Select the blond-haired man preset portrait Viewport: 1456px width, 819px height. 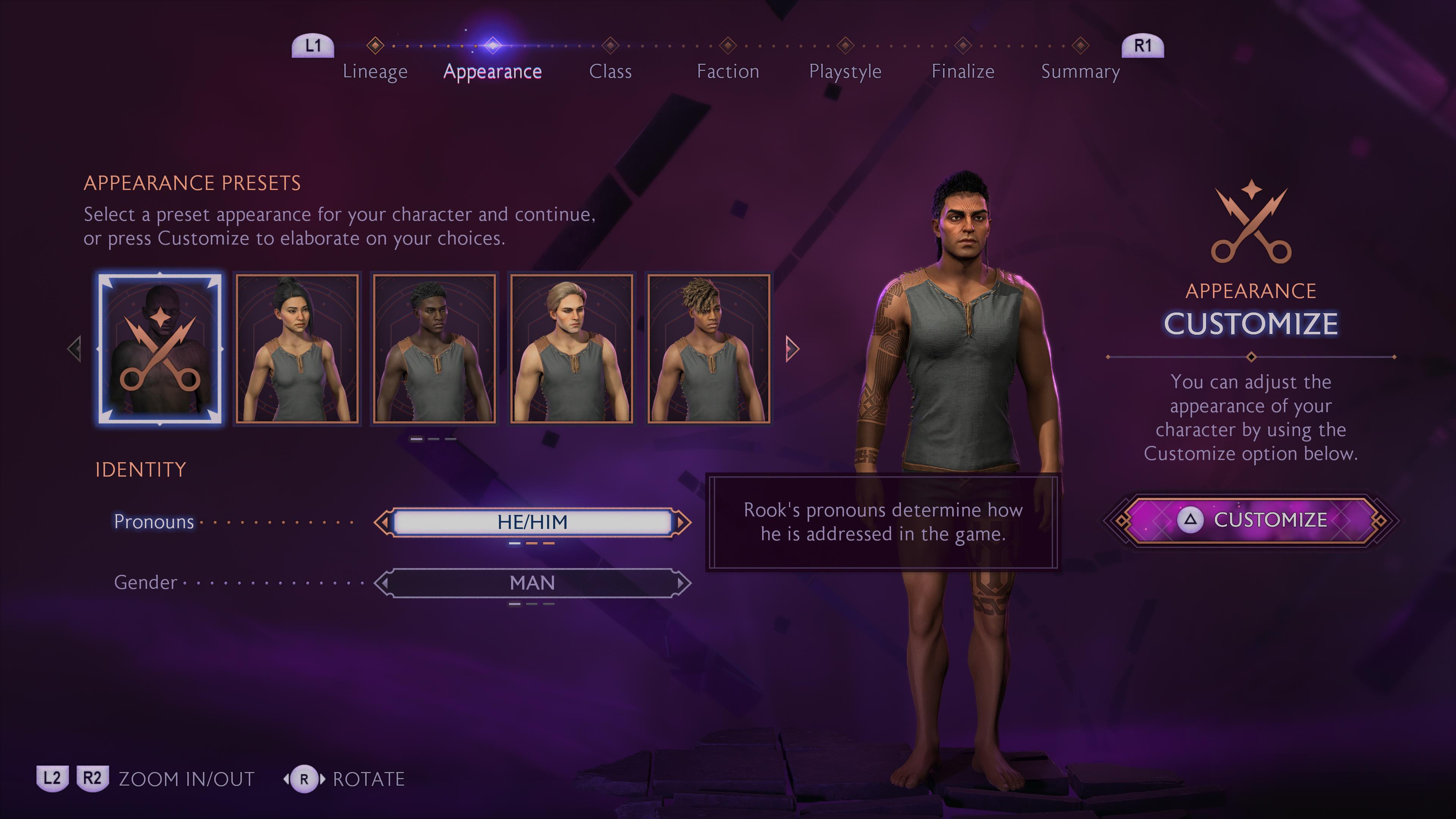571,349
